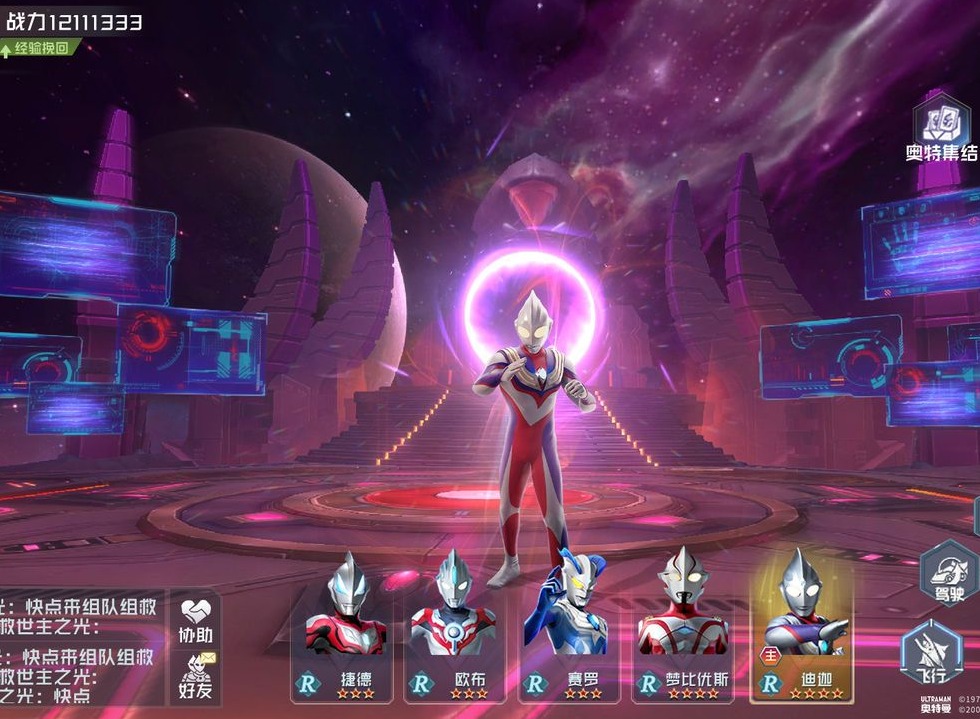Open the chat message box
The image size is (980, 719).
[80, 648]
